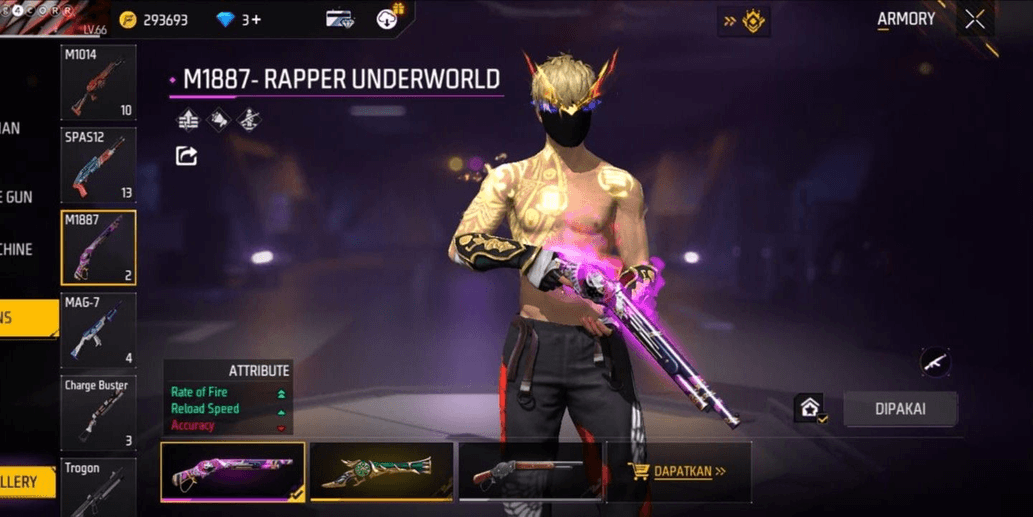Open the Charge Buster weapon entry
The width and height of the screenshot is (1033, 517).
[x=98, y=412]
